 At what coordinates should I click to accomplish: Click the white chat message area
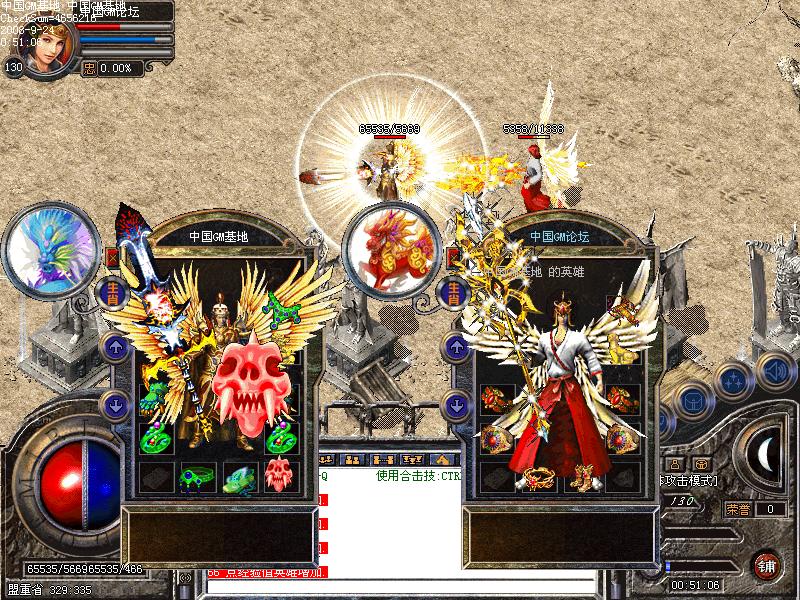point(390,520)
